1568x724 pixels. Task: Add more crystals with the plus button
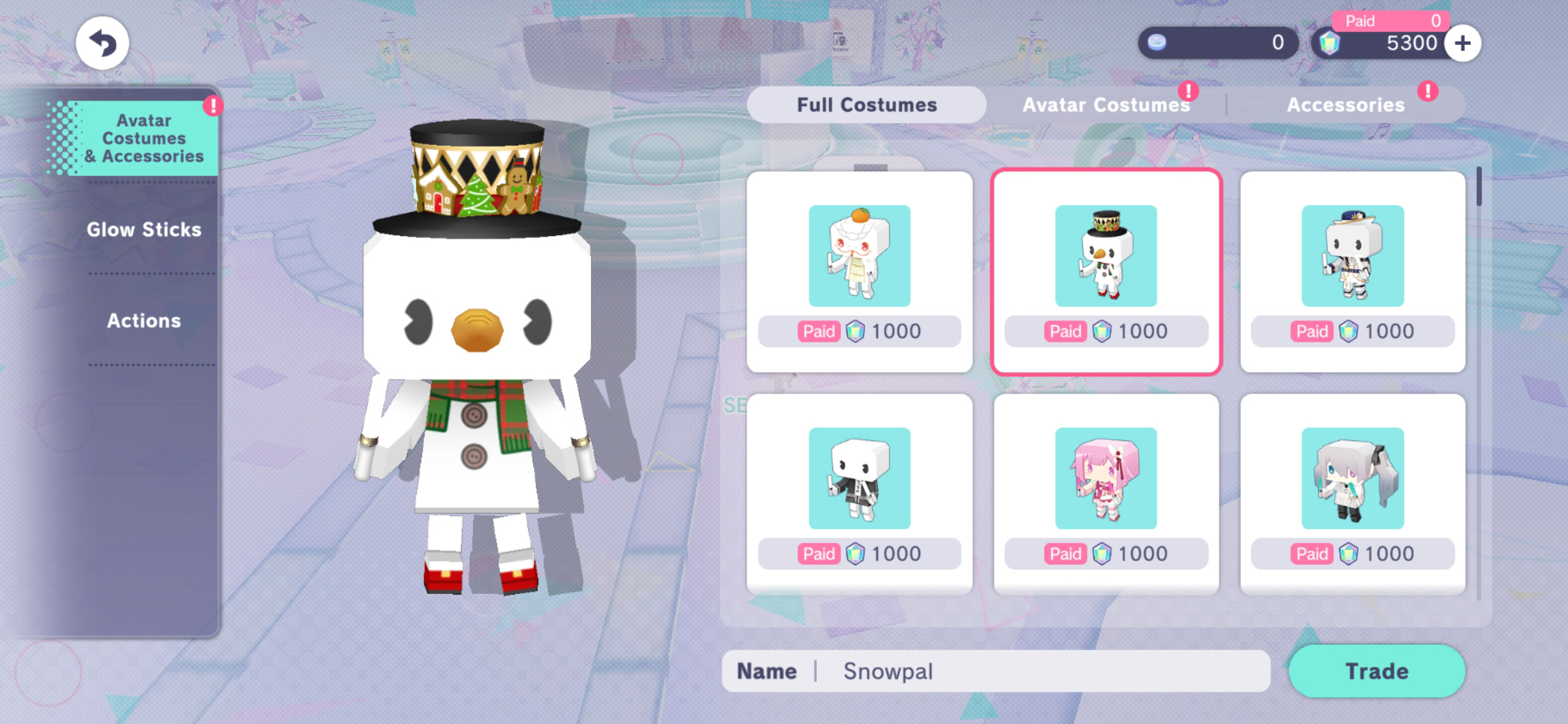click(x=1463, y=43)
